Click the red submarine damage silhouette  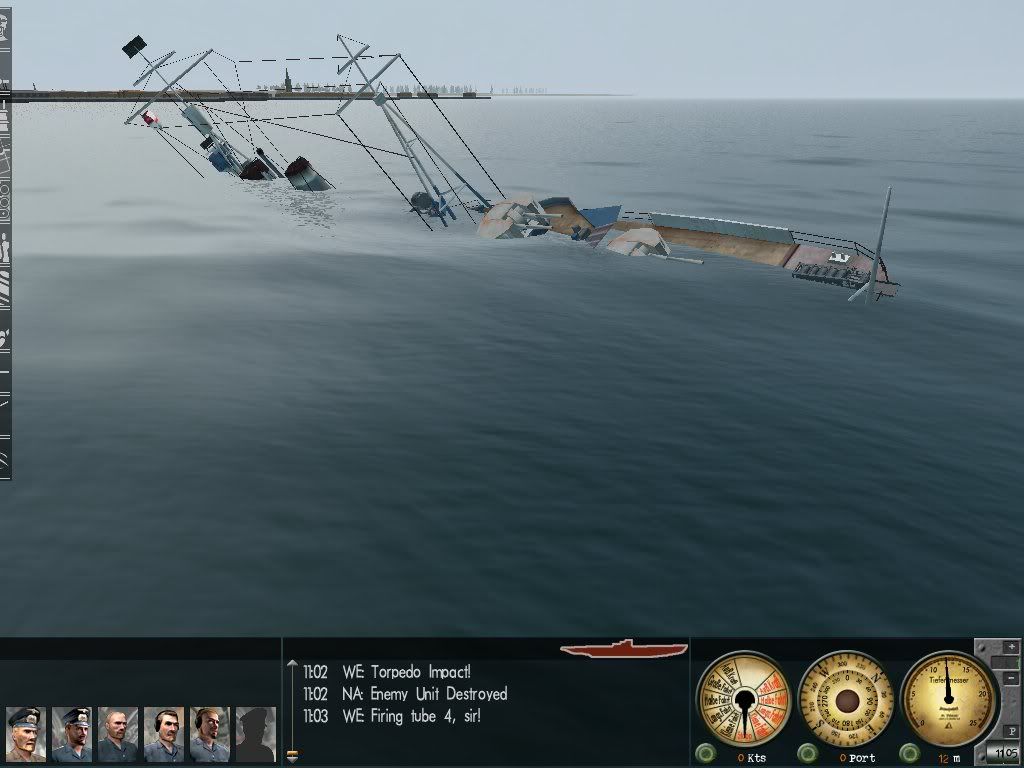[623, 648]
